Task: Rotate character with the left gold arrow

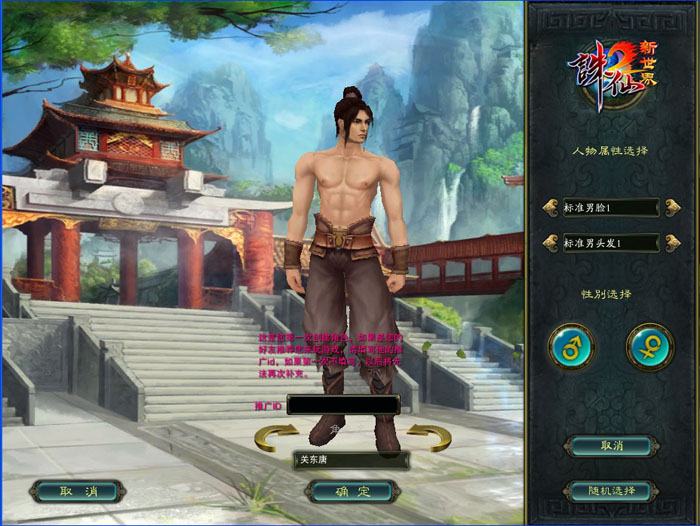Action: click(276, 437)
